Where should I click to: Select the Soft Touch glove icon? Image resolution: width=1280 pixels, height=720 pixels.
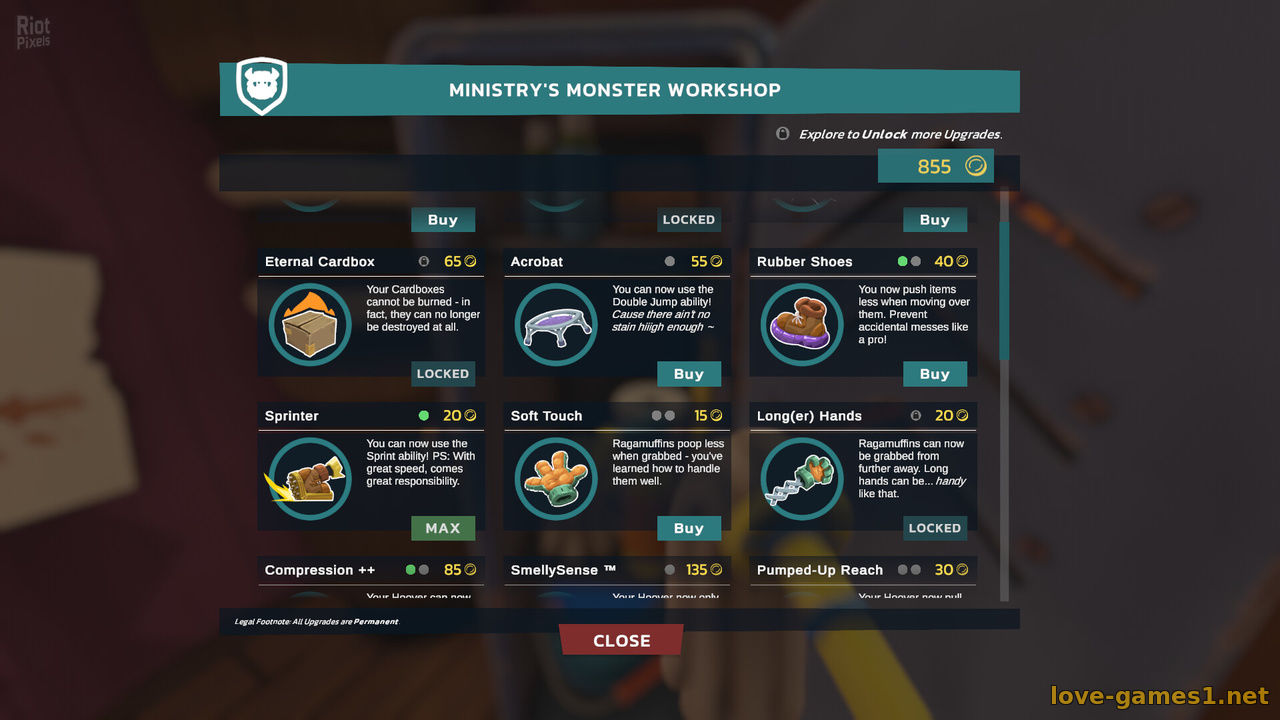[x=556, y=479]
